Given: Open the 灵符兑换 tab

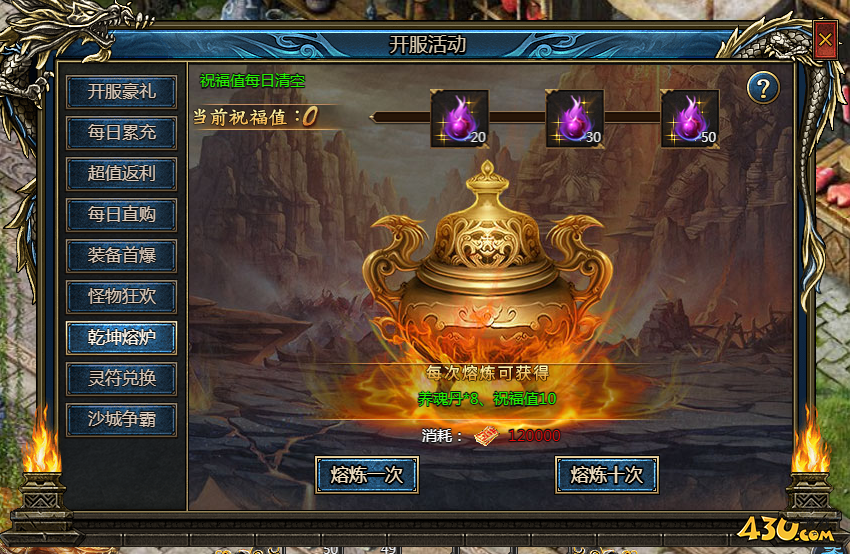Looking at the screenshot, I should click(x=121, y=378).
